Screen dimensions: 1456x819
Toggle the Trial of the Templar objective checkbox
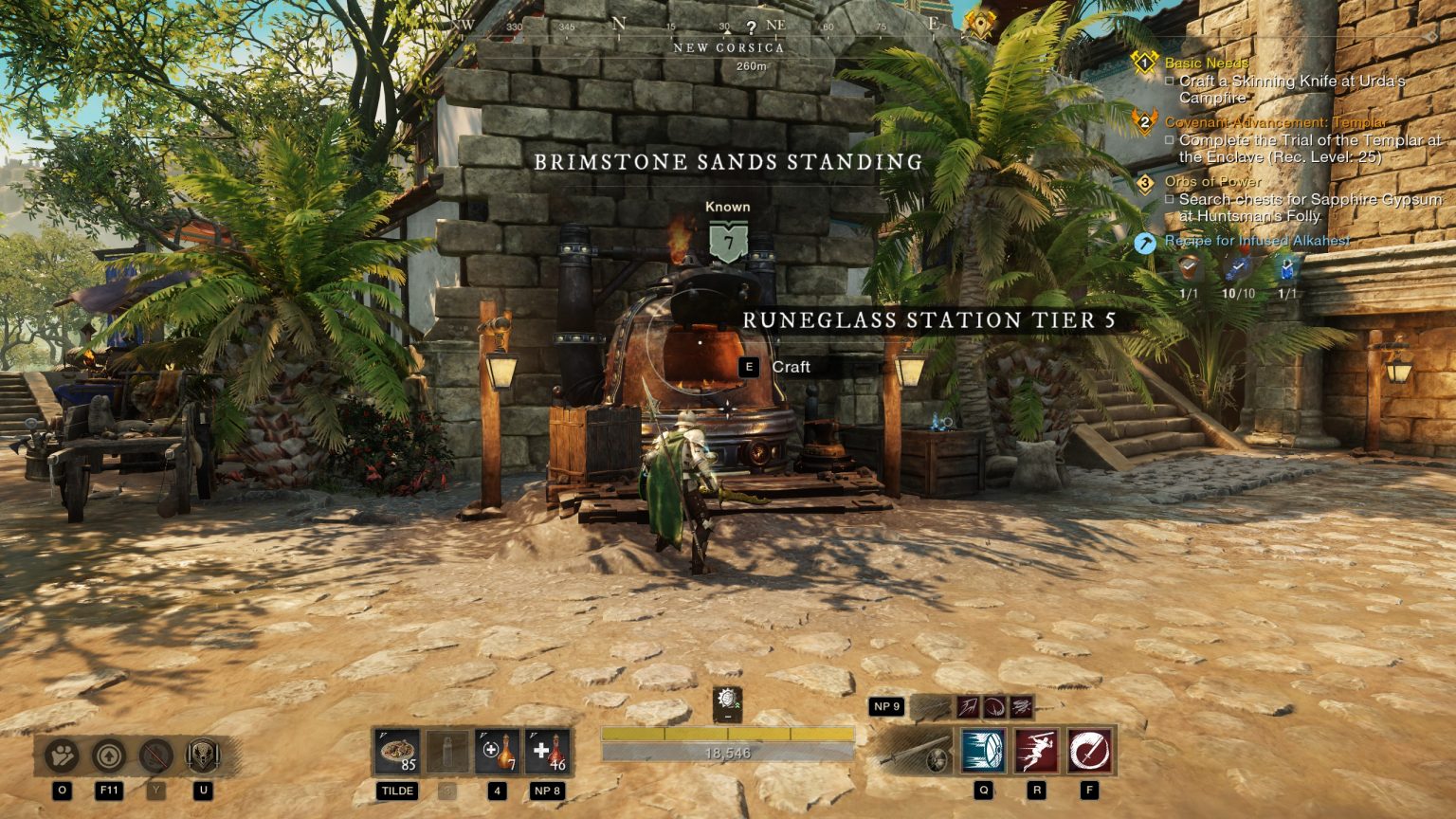(1172, 140)
